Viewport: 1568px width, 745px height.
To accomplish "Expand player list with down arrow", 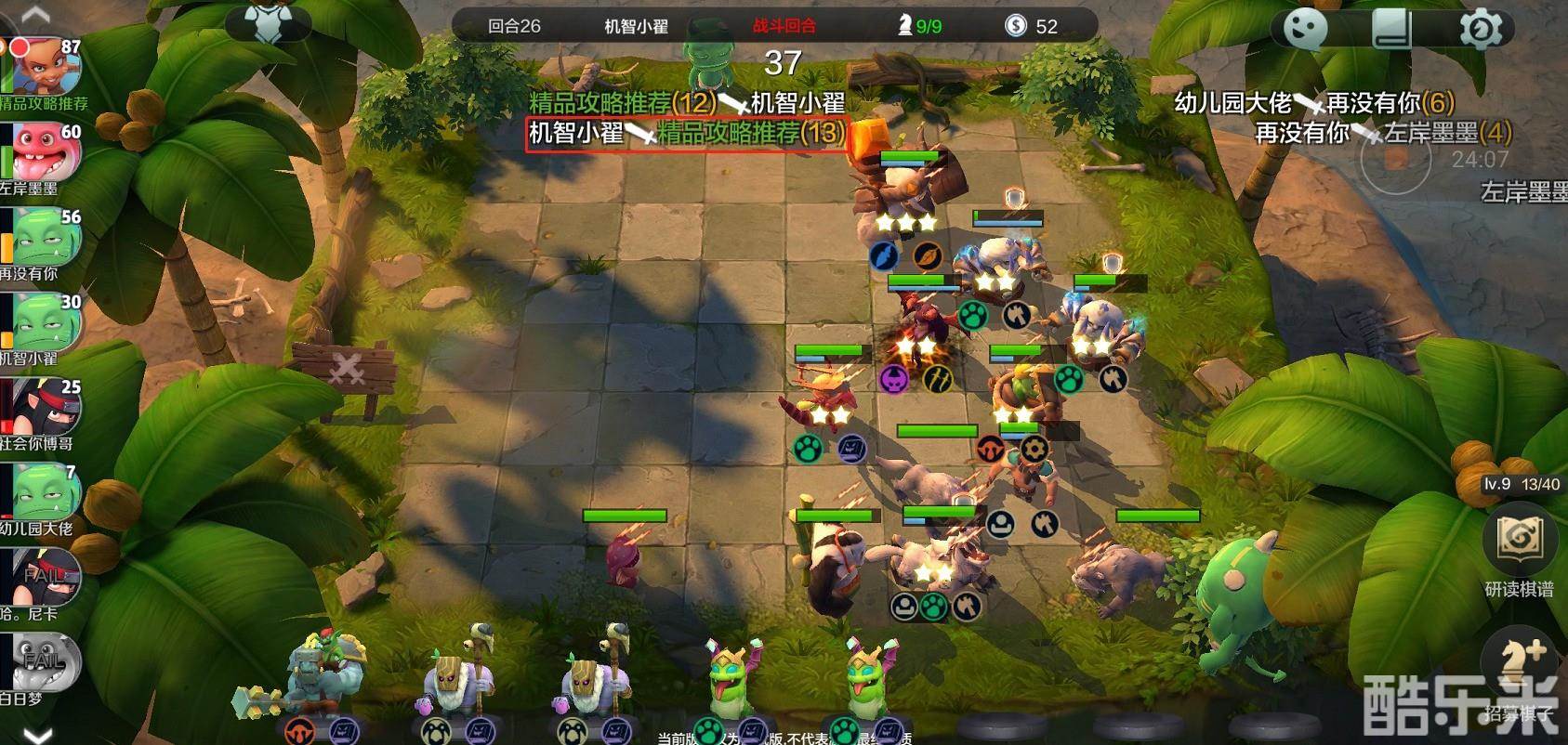I will 37,734.
